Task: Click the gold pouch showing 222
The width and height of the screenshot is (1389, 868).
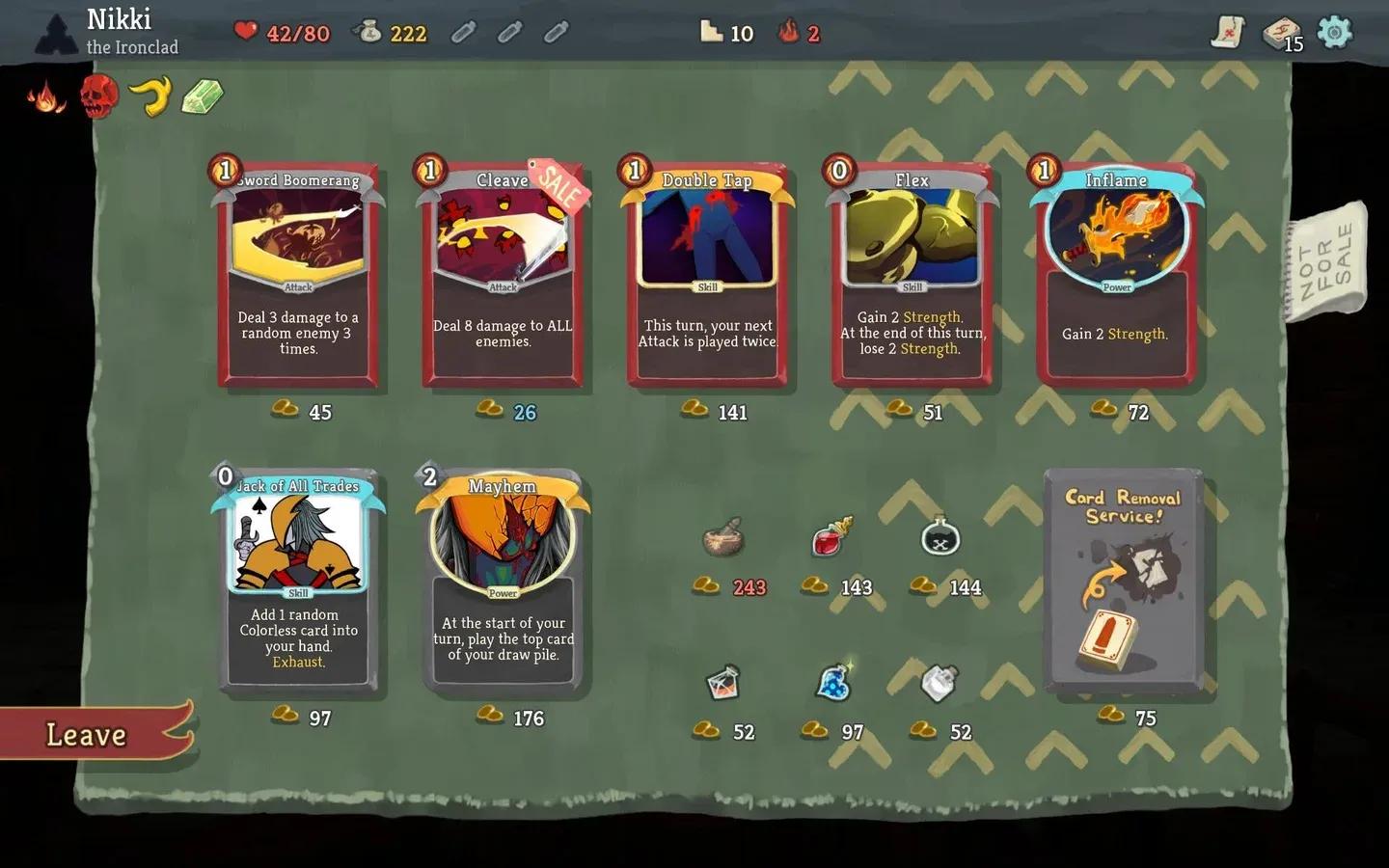Action: [393, 32]
